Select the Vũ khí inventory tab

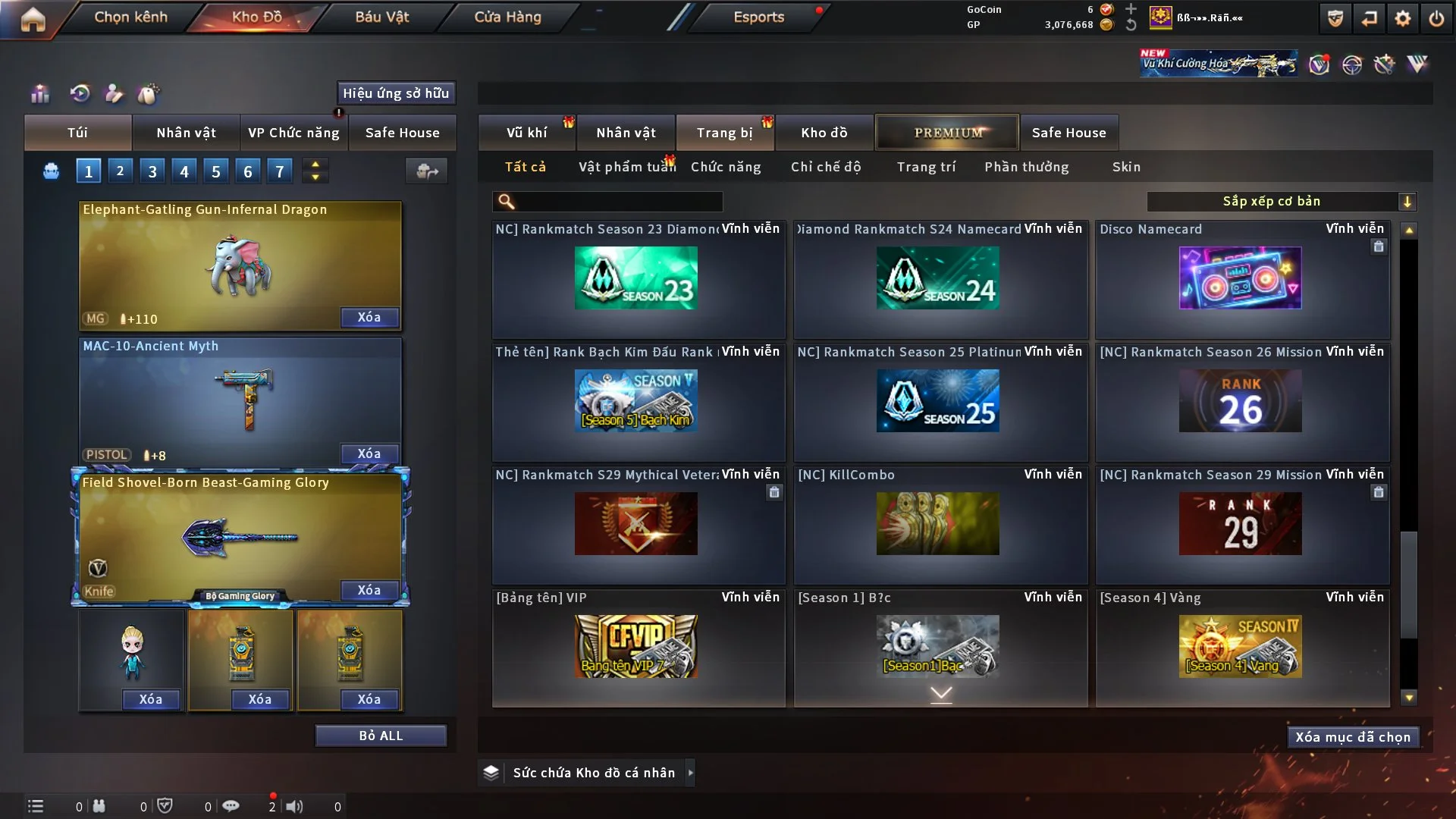(526, 133)
